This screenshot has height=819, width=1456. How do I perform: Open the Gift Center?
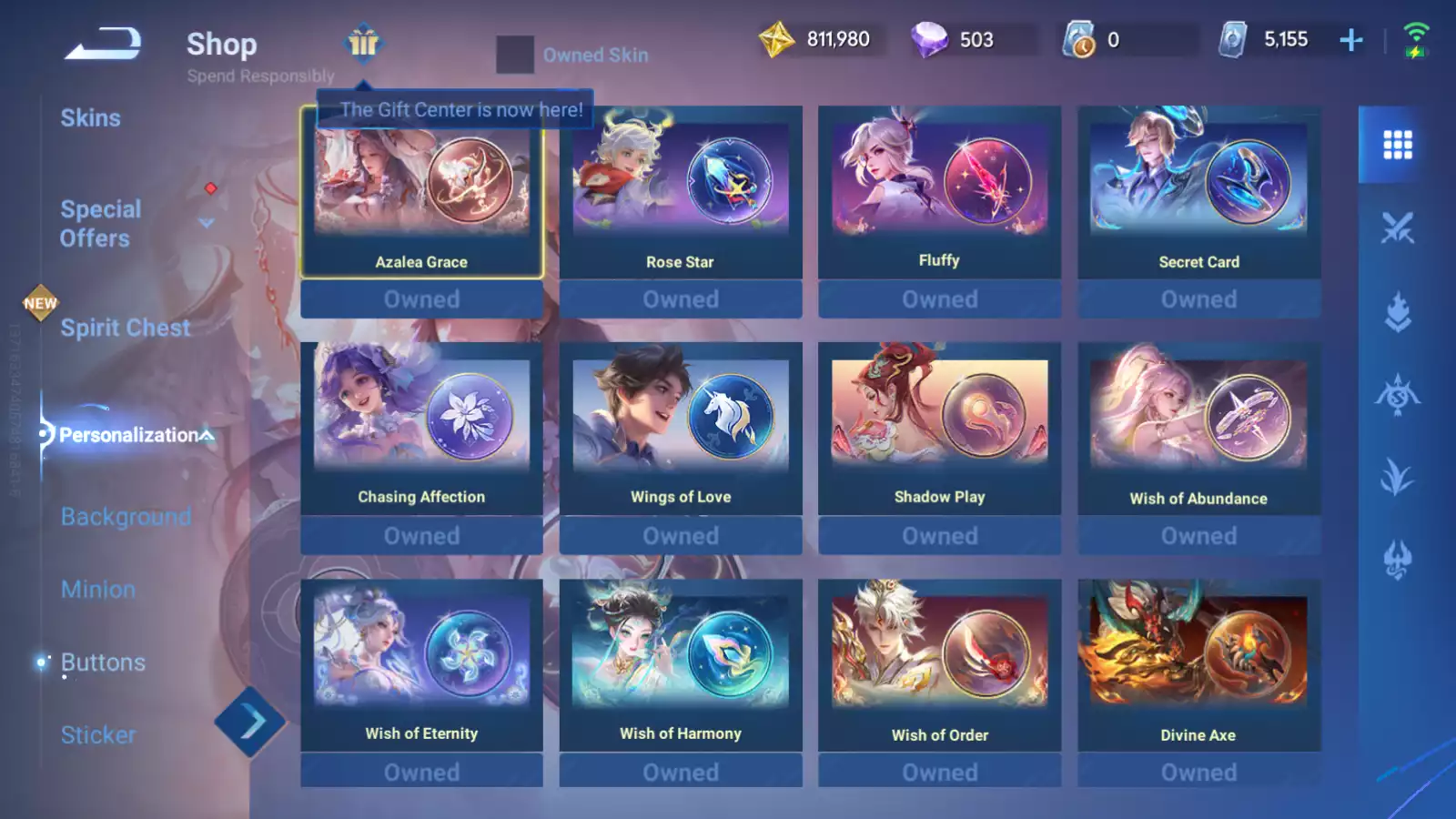click(363, 45)
